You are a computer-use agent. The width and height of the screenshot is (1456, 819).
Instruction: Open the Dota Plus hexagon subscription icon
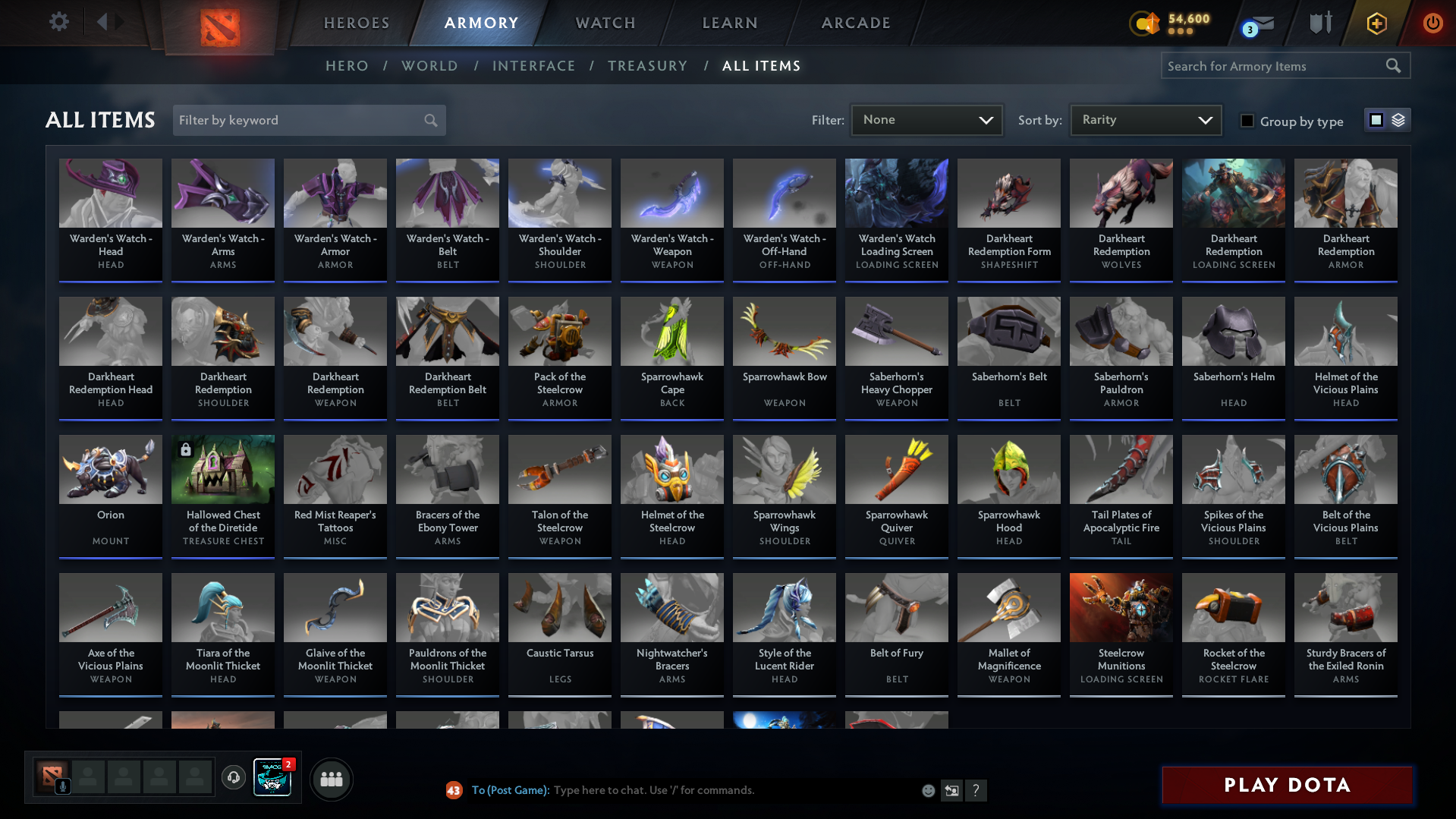pos(1376,23)
